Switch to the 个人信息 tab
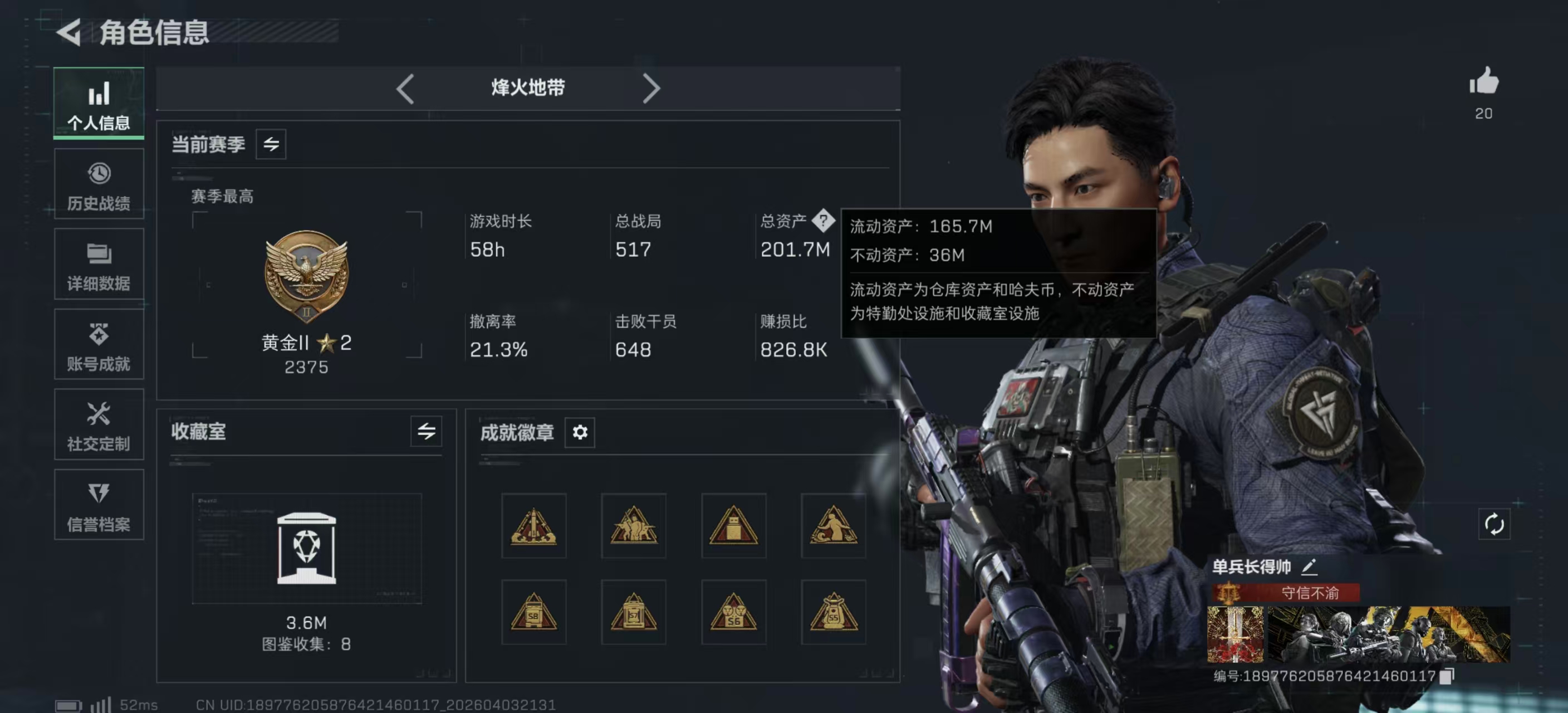 click(99, 104)
